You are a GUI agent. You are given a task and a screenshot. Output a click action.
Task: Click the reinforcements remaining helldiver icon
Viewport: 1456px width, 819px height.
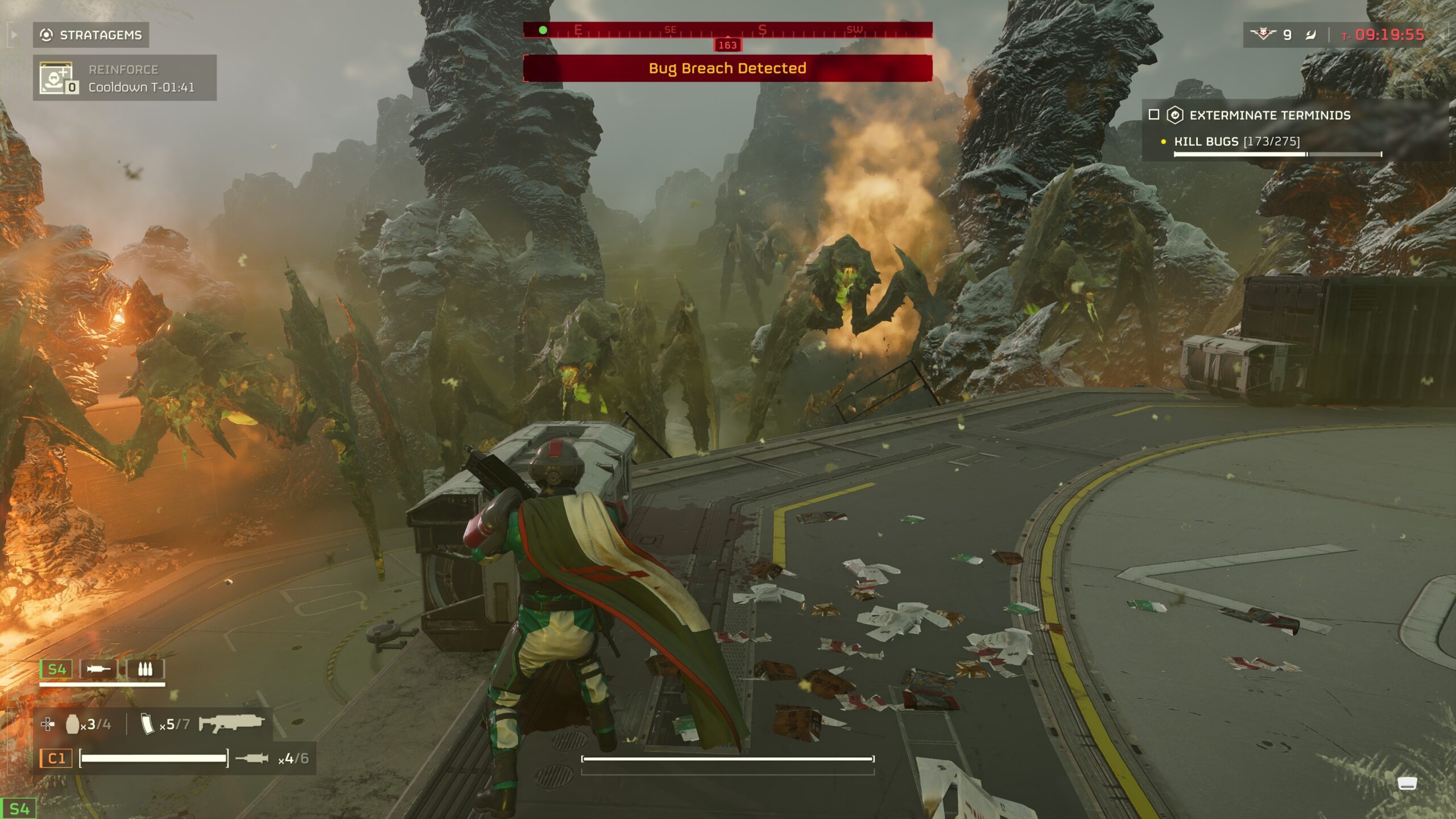[1263, 35]
